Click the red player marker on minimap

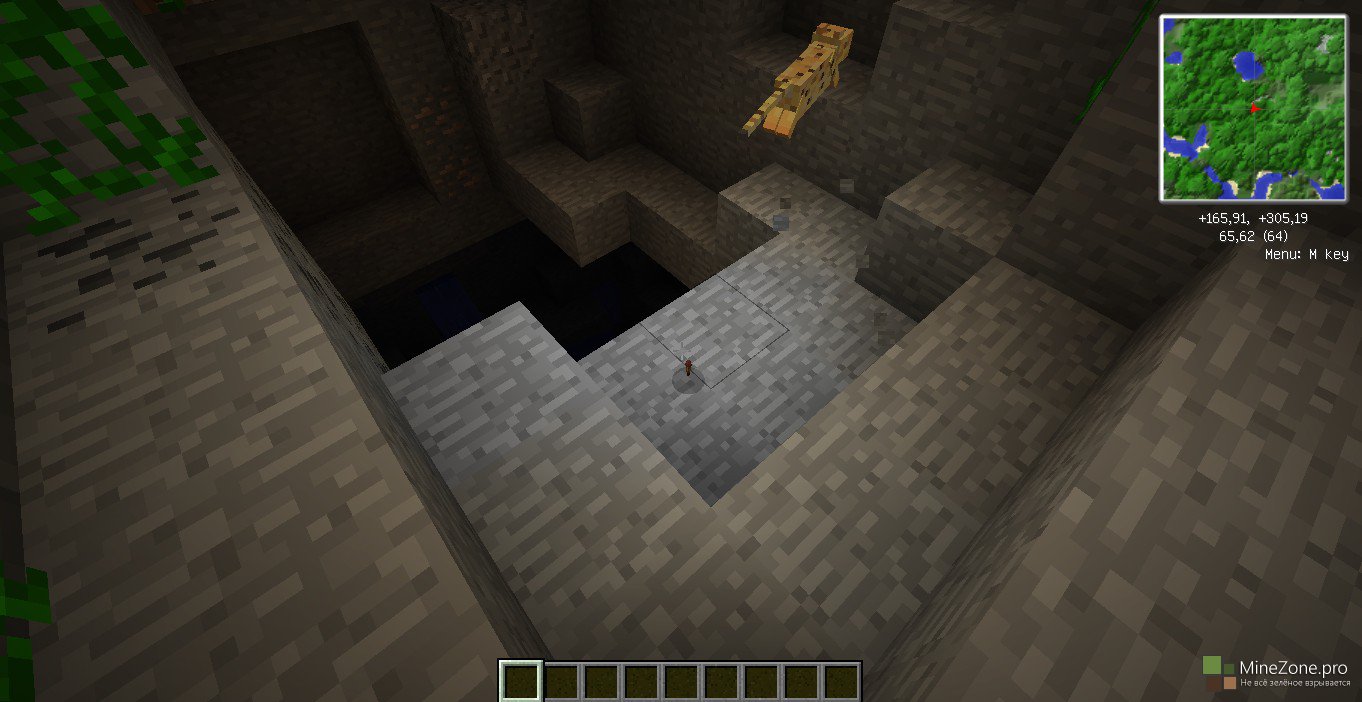(x=1253, y=107)
